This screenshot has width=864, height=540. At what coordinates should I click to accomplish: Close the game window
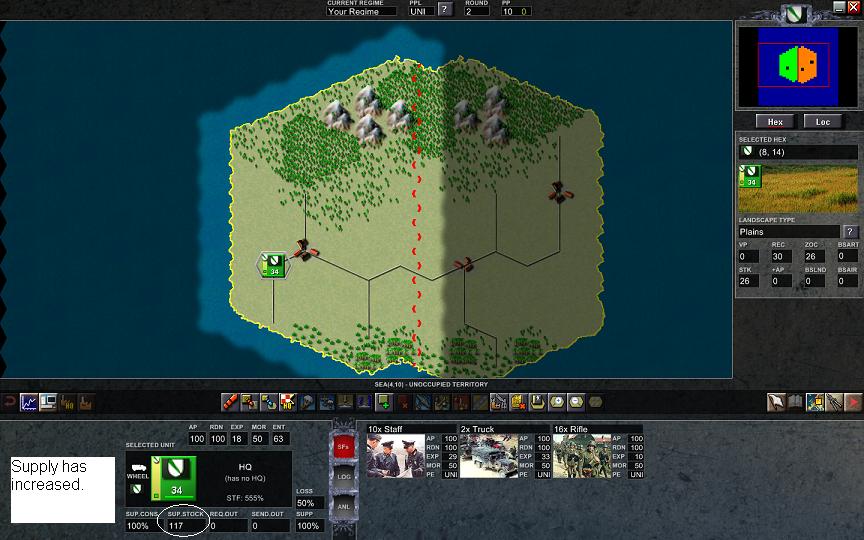click(x=853, y=7)
